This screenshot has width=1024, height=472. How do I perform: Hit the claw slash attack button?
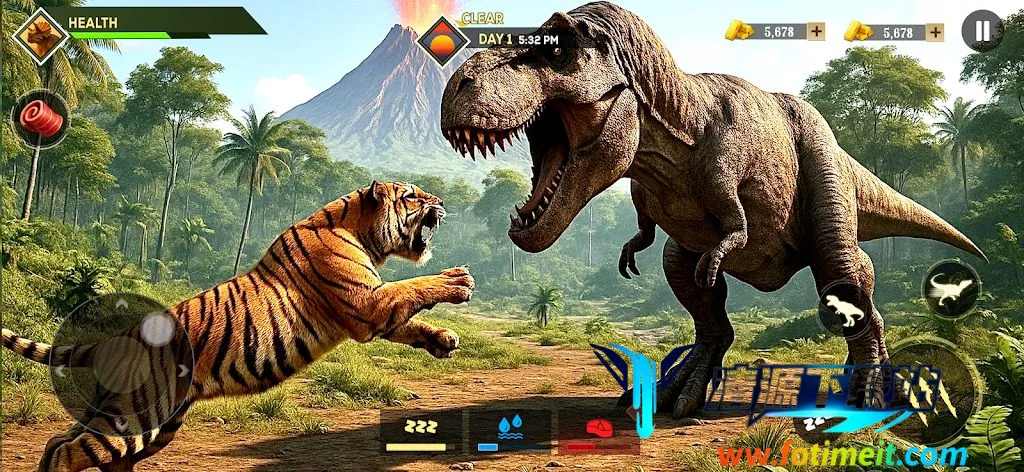tap(935, 385)
